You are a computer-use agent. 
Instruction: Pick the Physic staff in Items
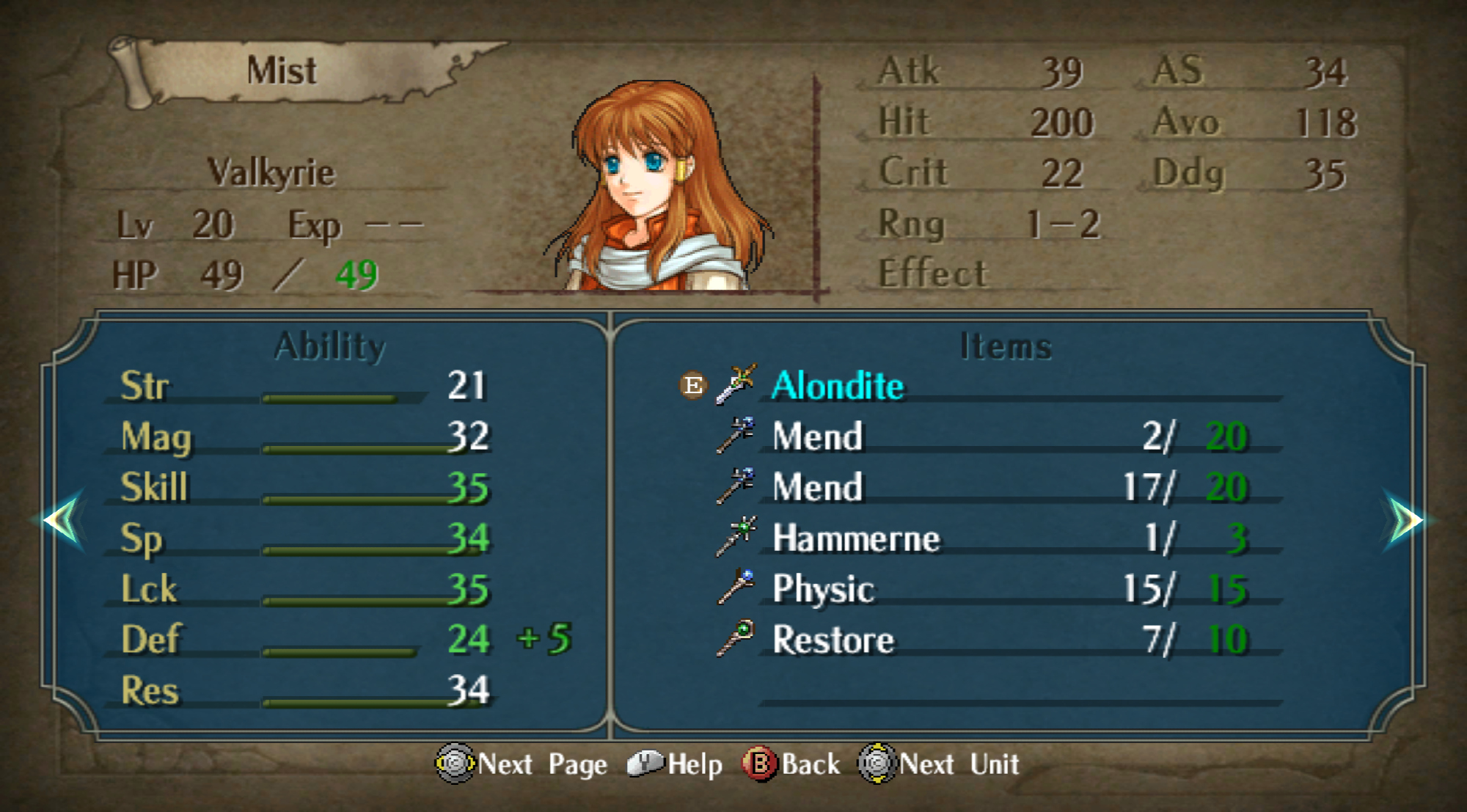coord(823,589)
